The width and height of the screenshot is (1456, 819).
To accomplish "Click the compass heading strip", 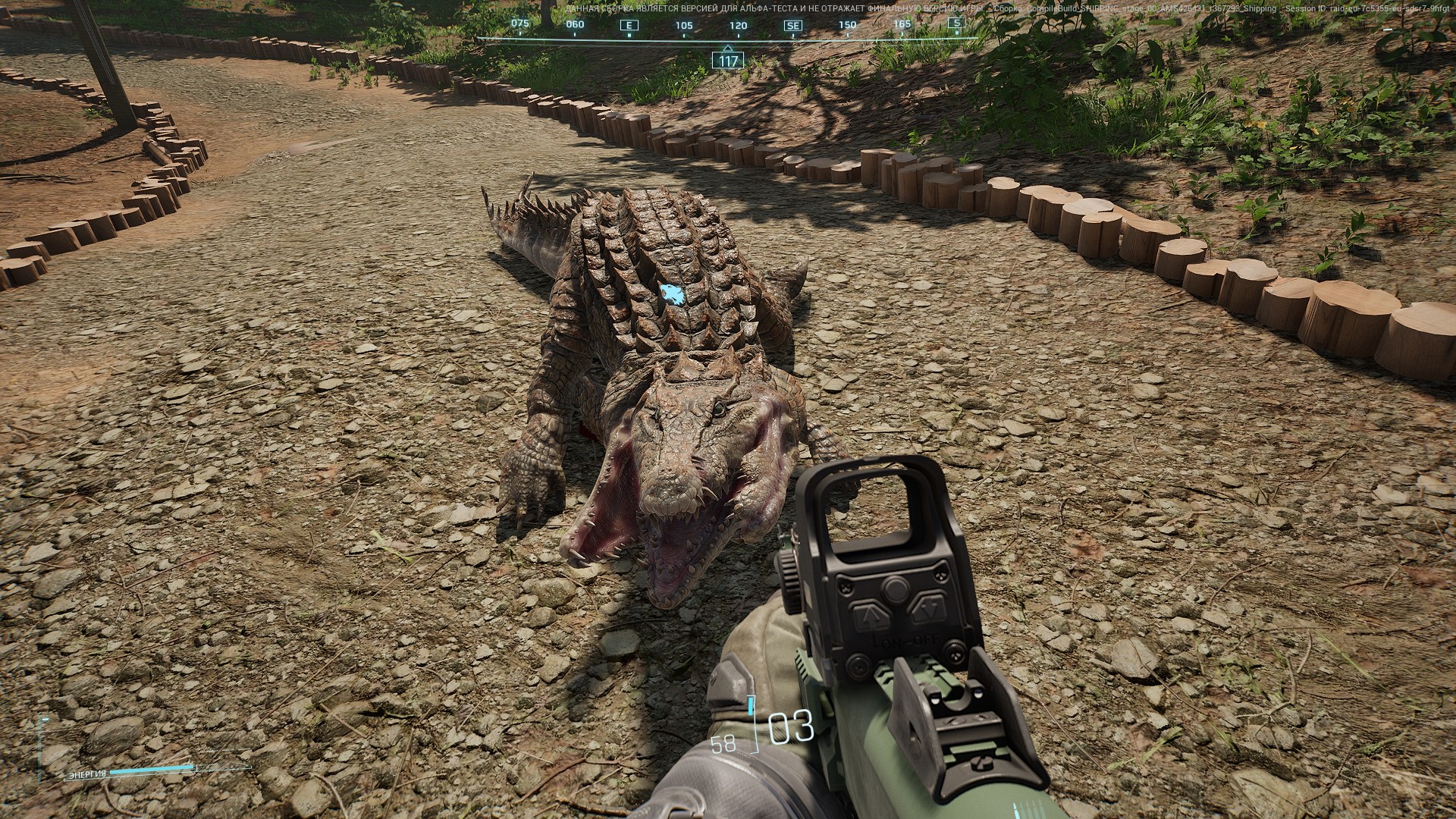I will tap(728, 29).
